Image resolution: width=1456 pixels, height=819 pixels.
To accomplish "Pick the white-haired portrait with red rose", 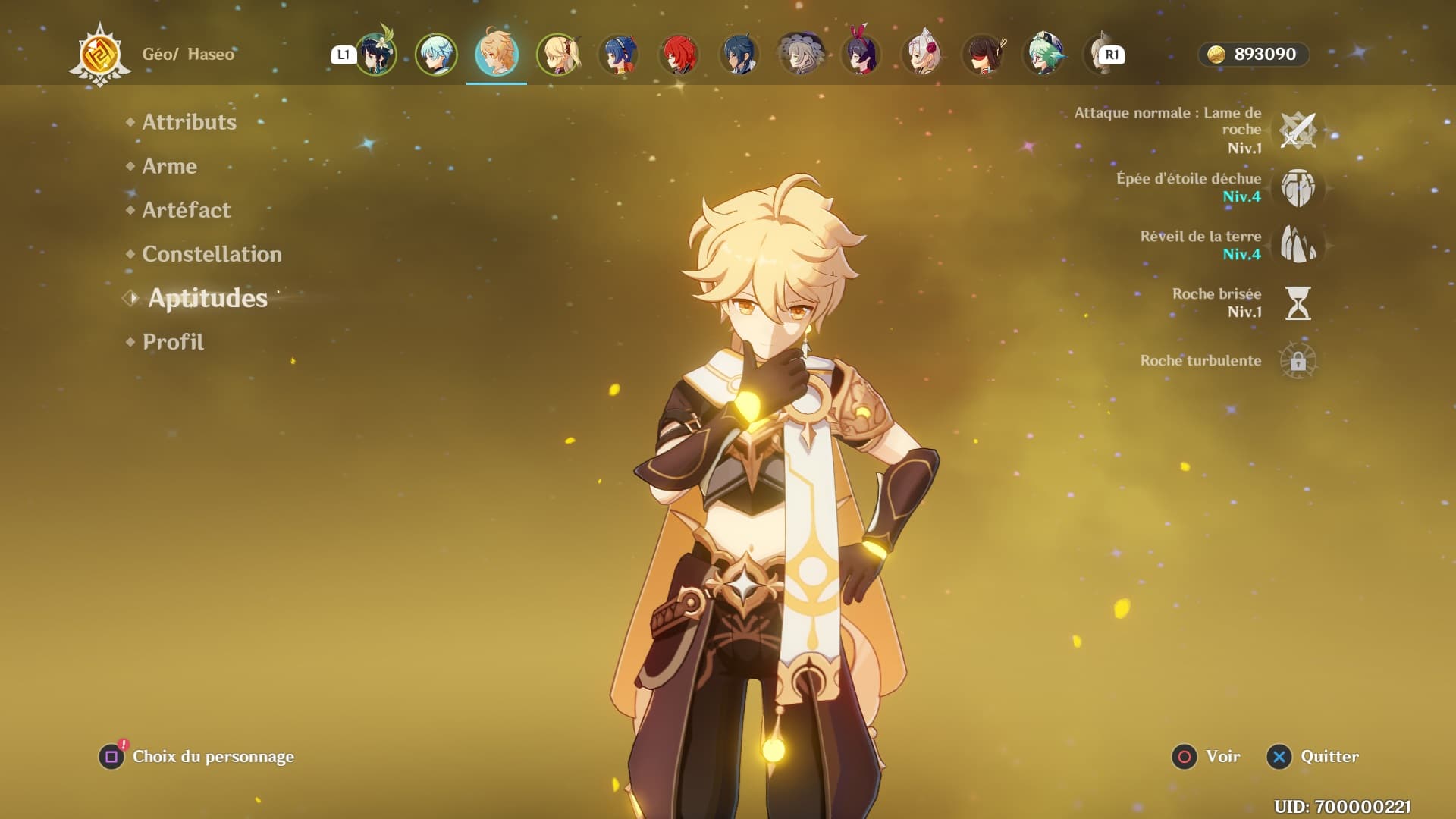I will (922, 55).
